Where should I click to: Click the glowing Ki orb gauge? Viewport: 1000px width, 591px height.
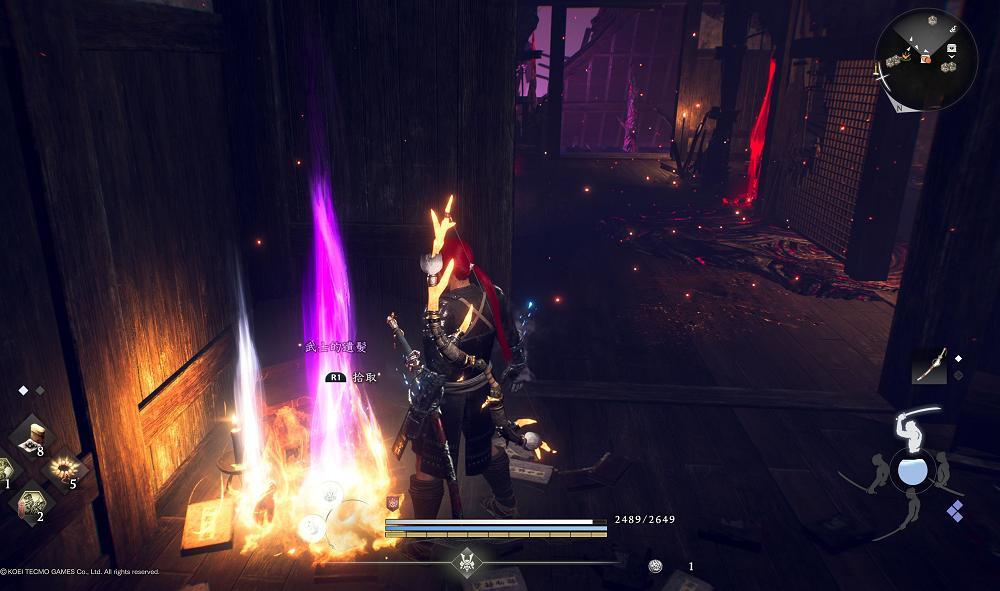[912, 470]
